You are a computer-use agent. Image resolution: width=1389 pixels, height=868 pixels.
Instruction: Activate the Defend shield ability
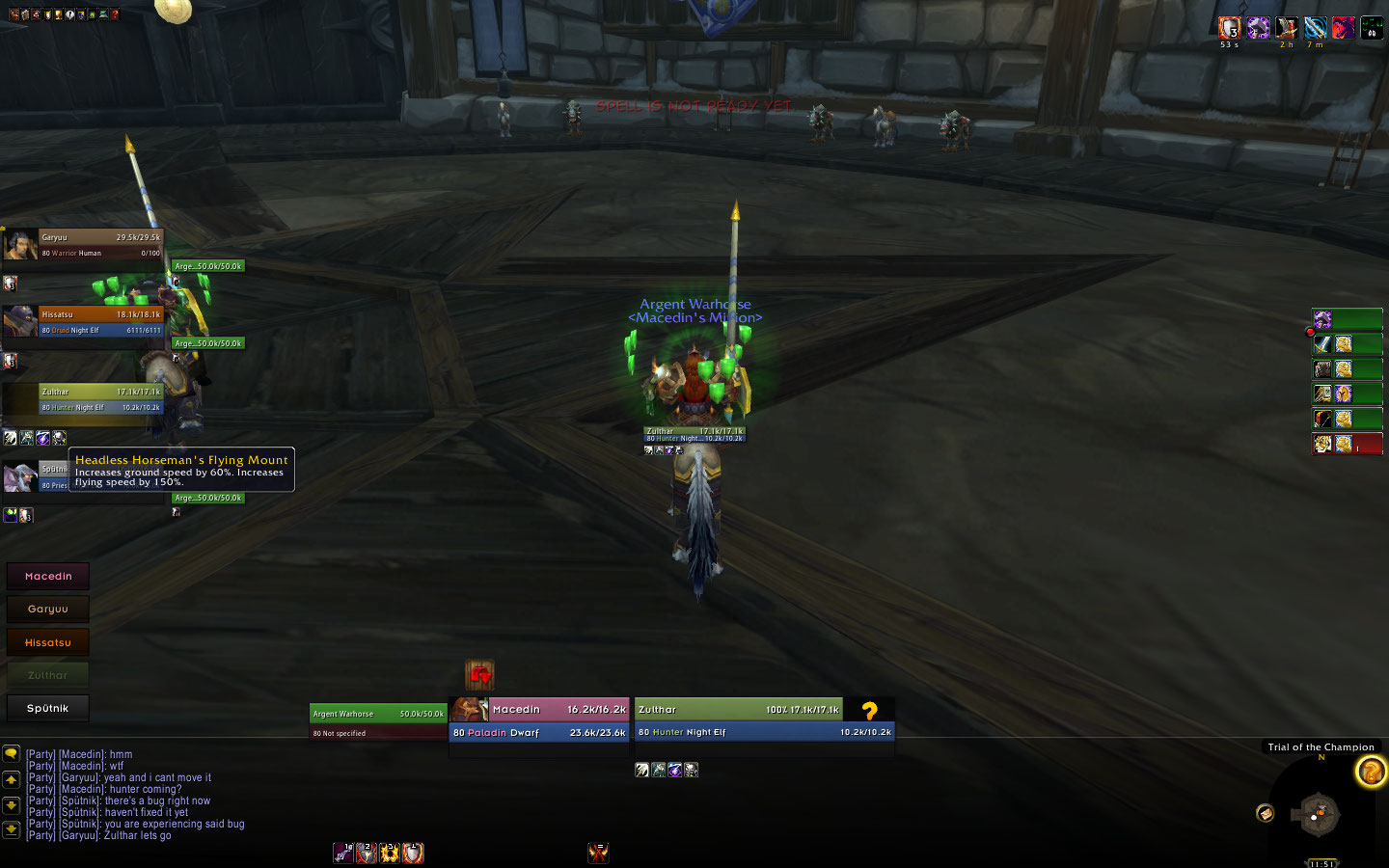413,853
